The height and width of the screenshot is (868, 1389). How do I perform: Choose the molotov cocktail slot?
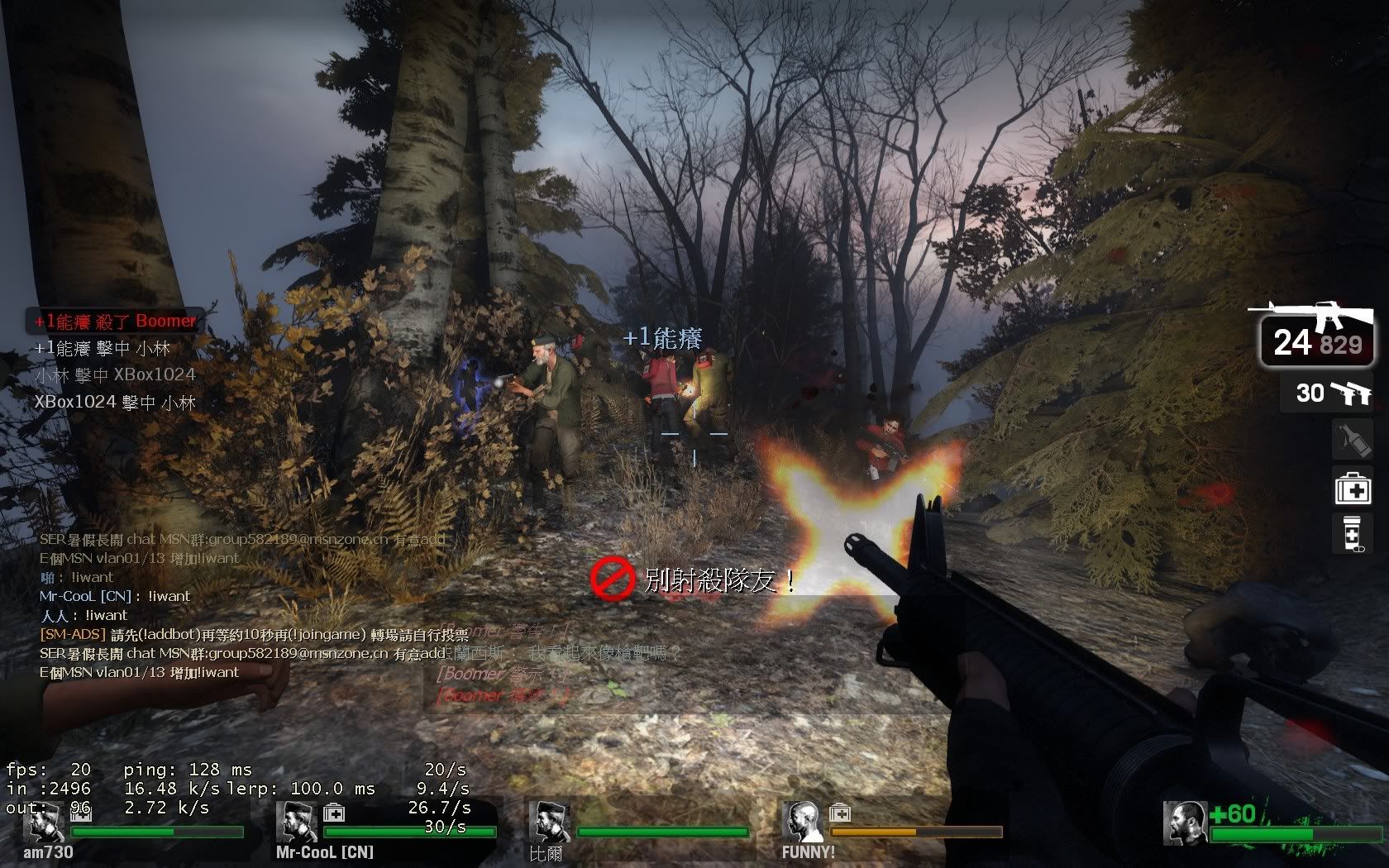point(1353,441)
